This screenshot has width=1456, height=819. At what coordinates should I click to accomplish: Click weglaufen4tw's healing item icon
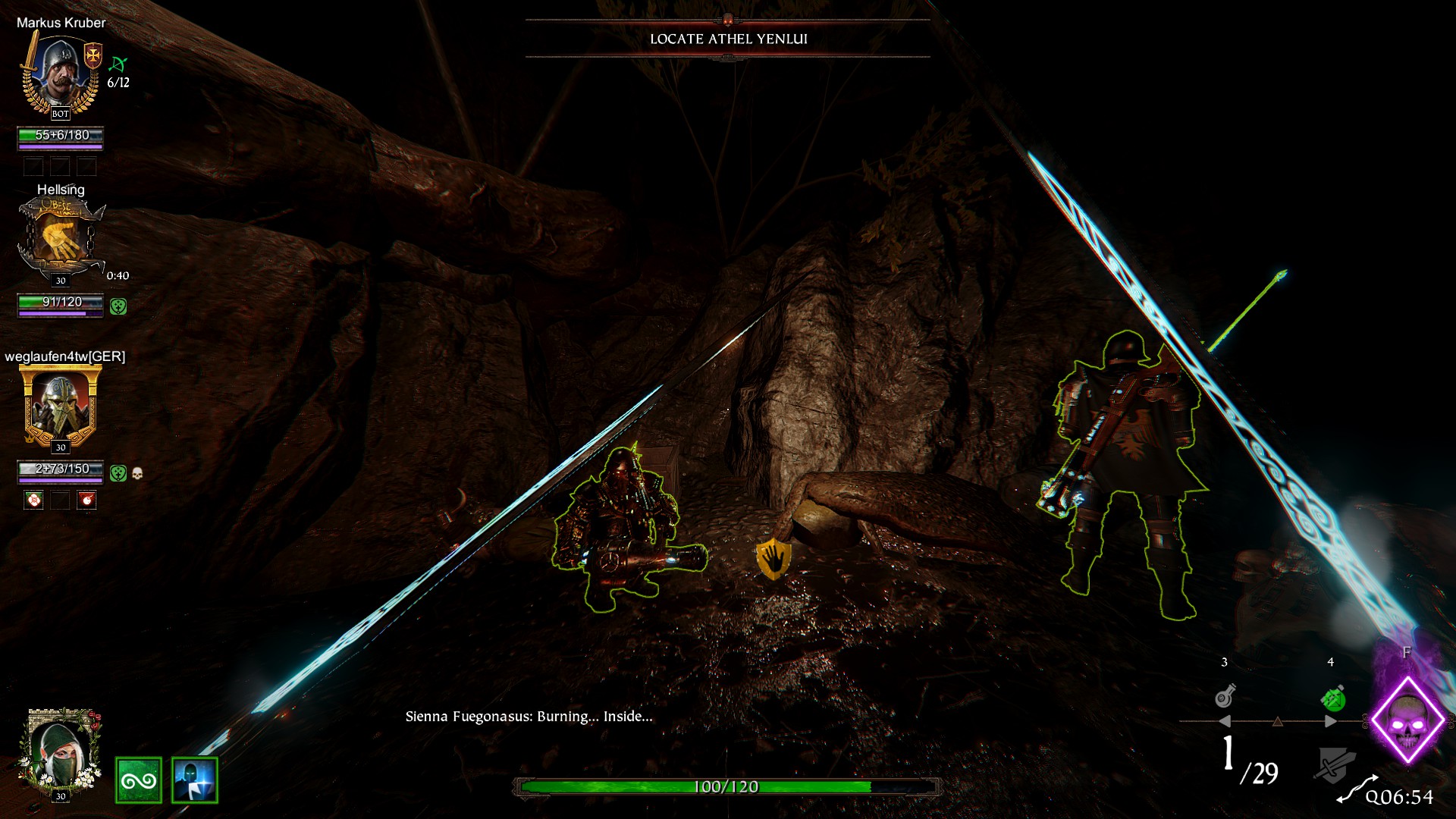pyautogui.click(x=33, y=500)
